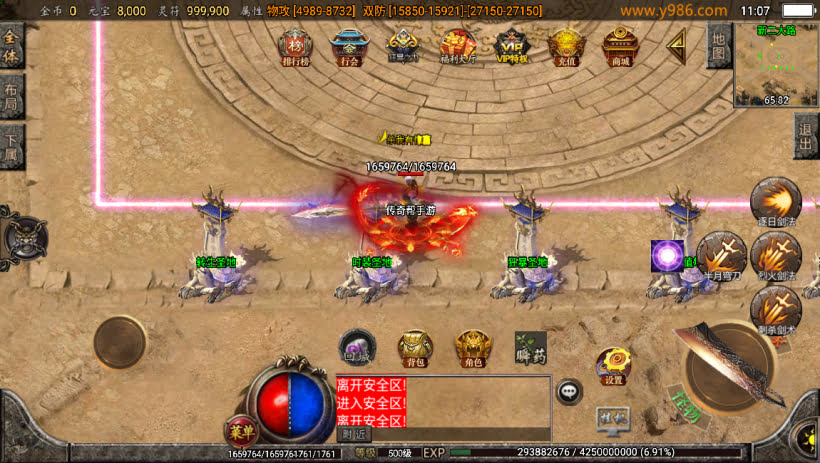Activate the 逐日剑法 skill

pos(775,201)
